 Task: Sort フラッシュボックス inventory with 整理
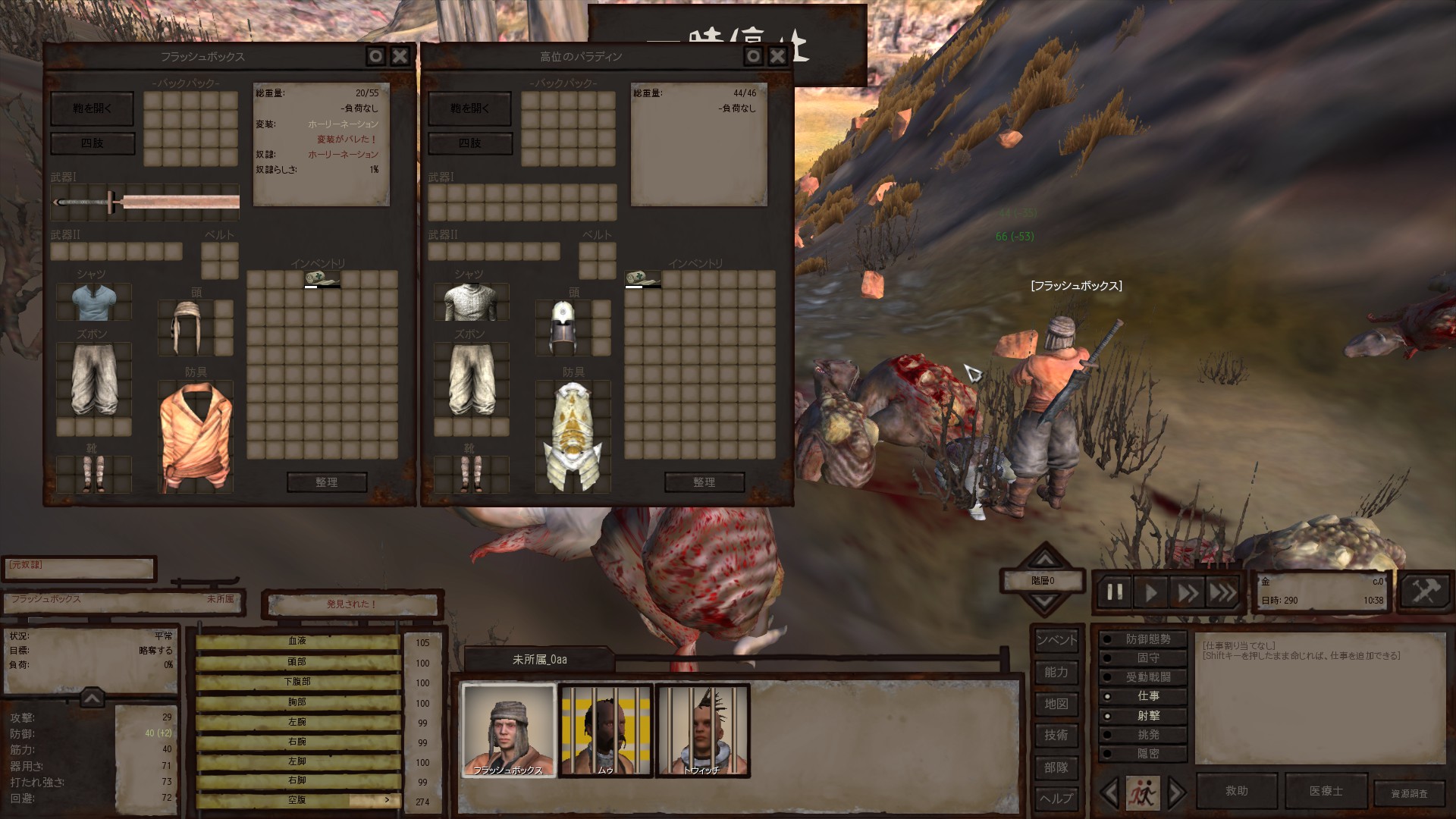327,482
